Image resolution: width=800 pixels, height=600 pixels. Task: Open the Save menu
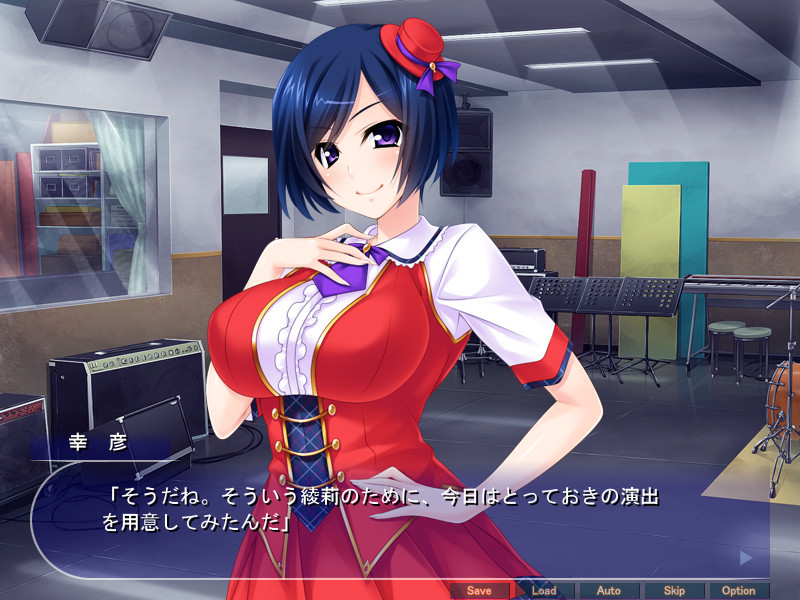(480, 591)
